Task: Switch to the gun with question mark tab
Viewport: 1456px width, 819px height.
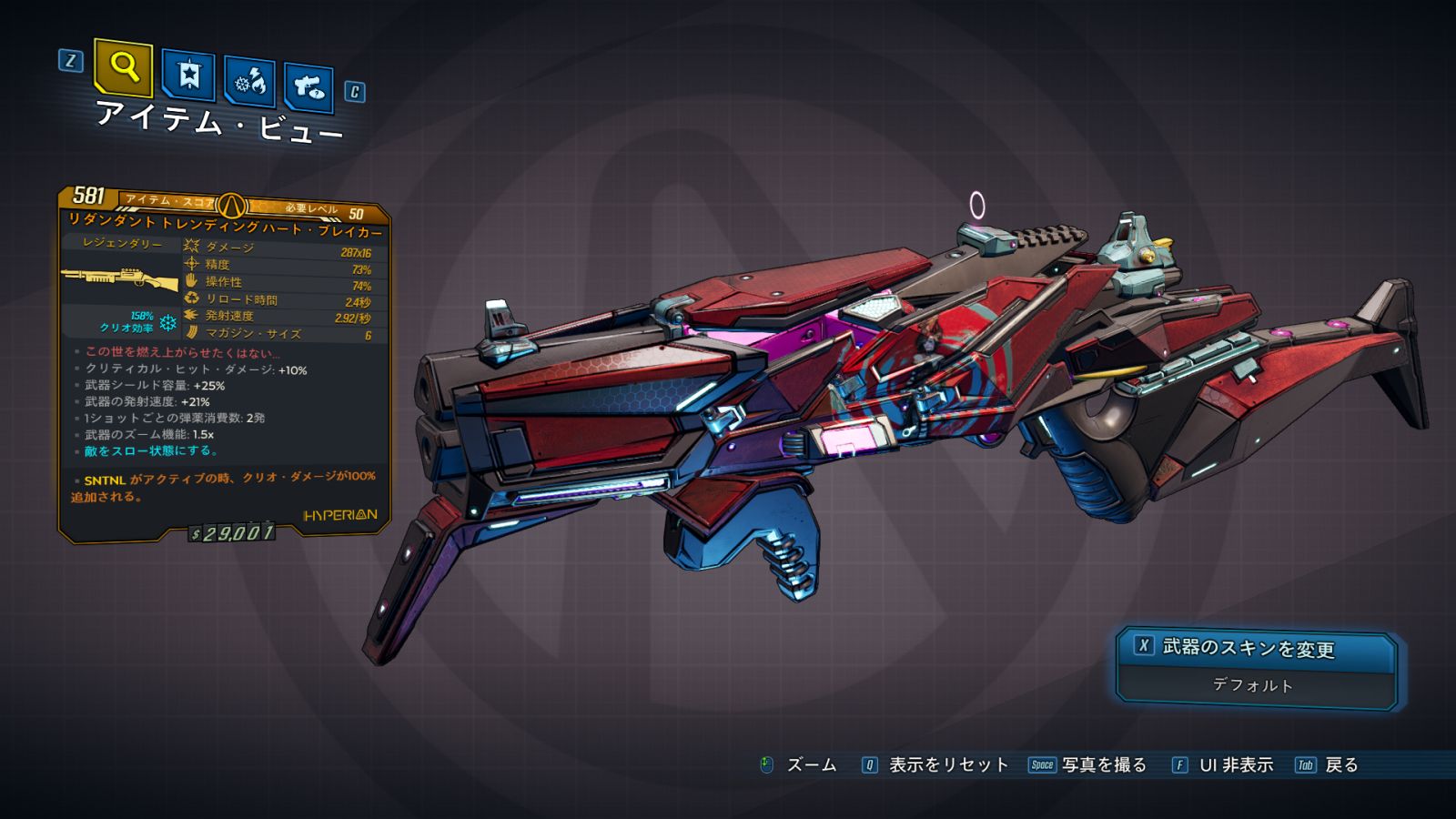Action: tap(308, 87)
